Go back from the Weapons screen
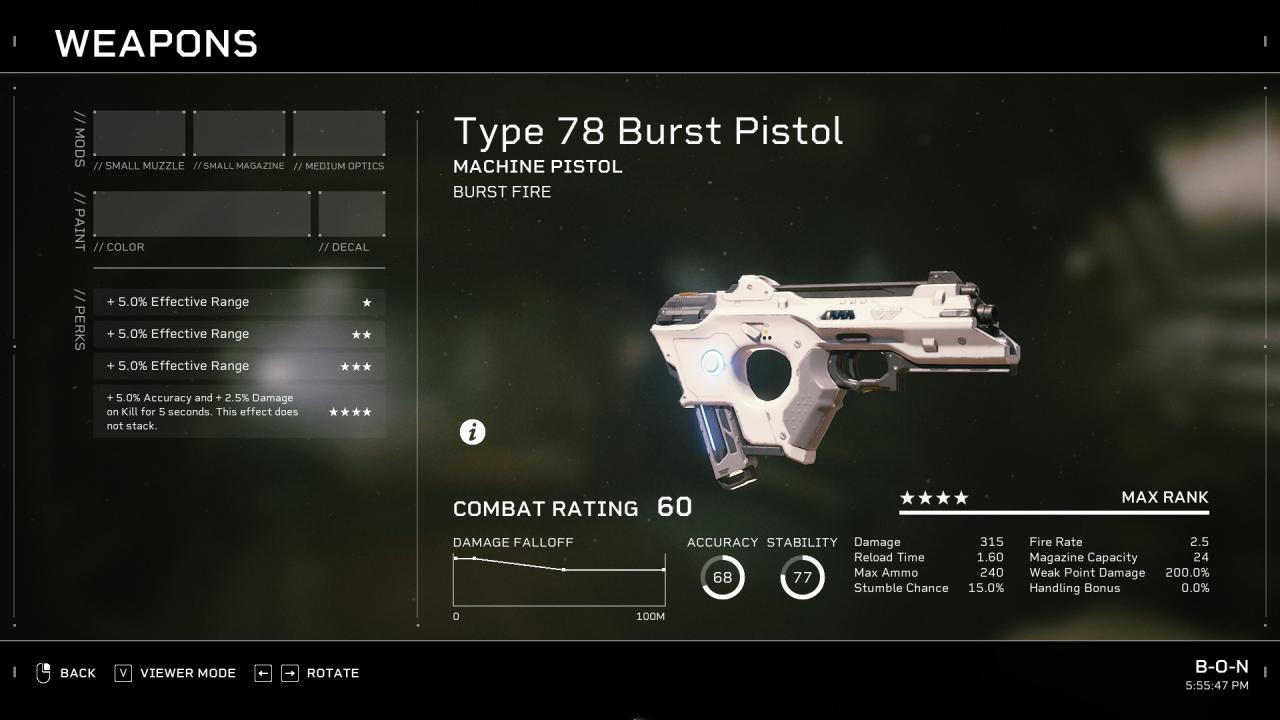 (x=66, y=673)
